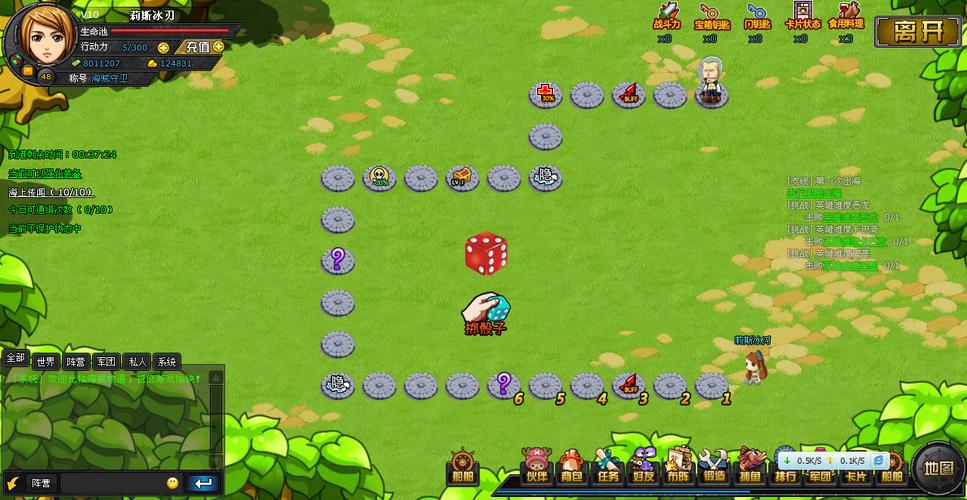Open the 捕鱼 fishing feature

tap(750, 468)
